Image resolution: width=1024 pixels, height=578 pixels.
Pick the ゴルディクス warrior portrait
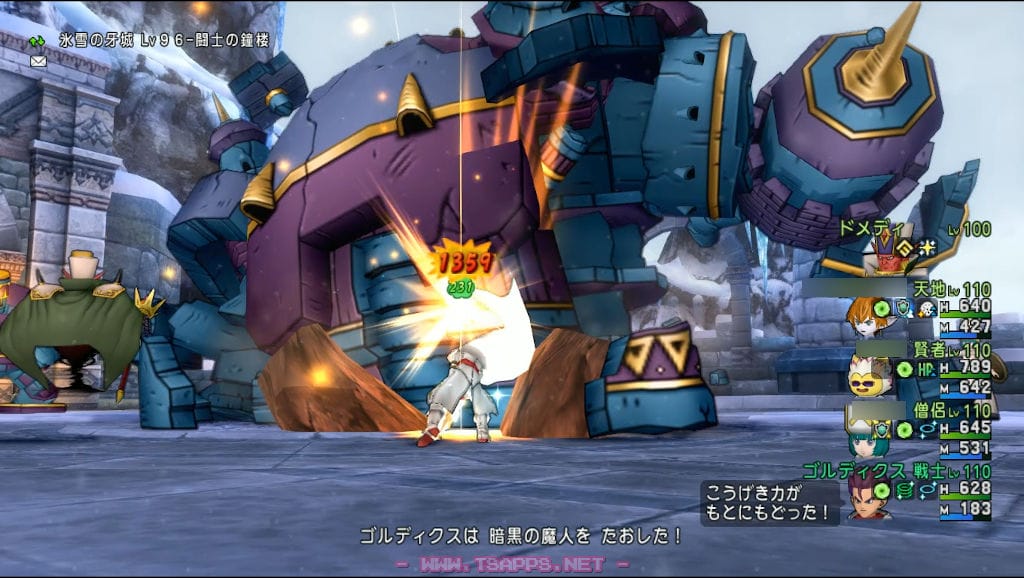(868, 496)
